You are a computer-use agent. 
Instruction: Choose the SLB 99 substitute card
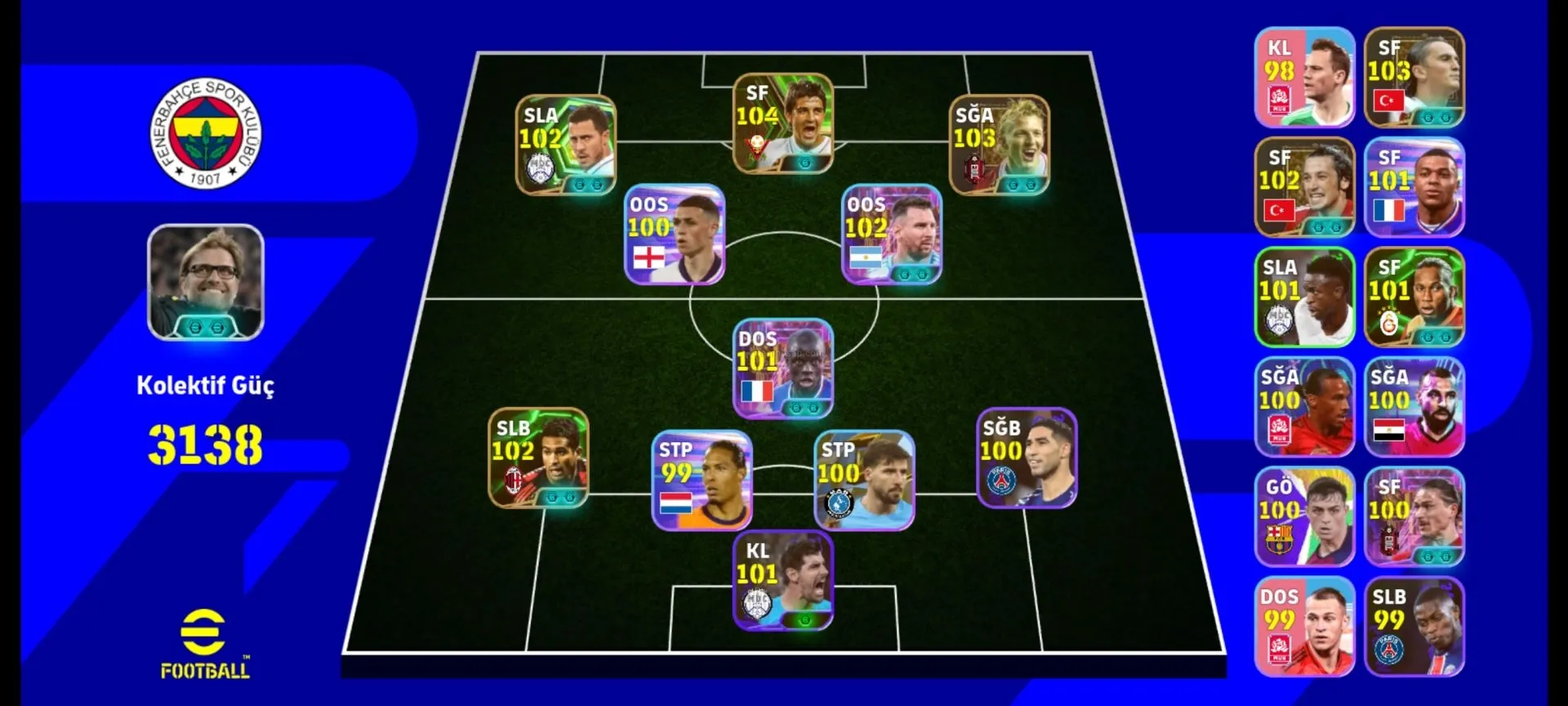1414,627
